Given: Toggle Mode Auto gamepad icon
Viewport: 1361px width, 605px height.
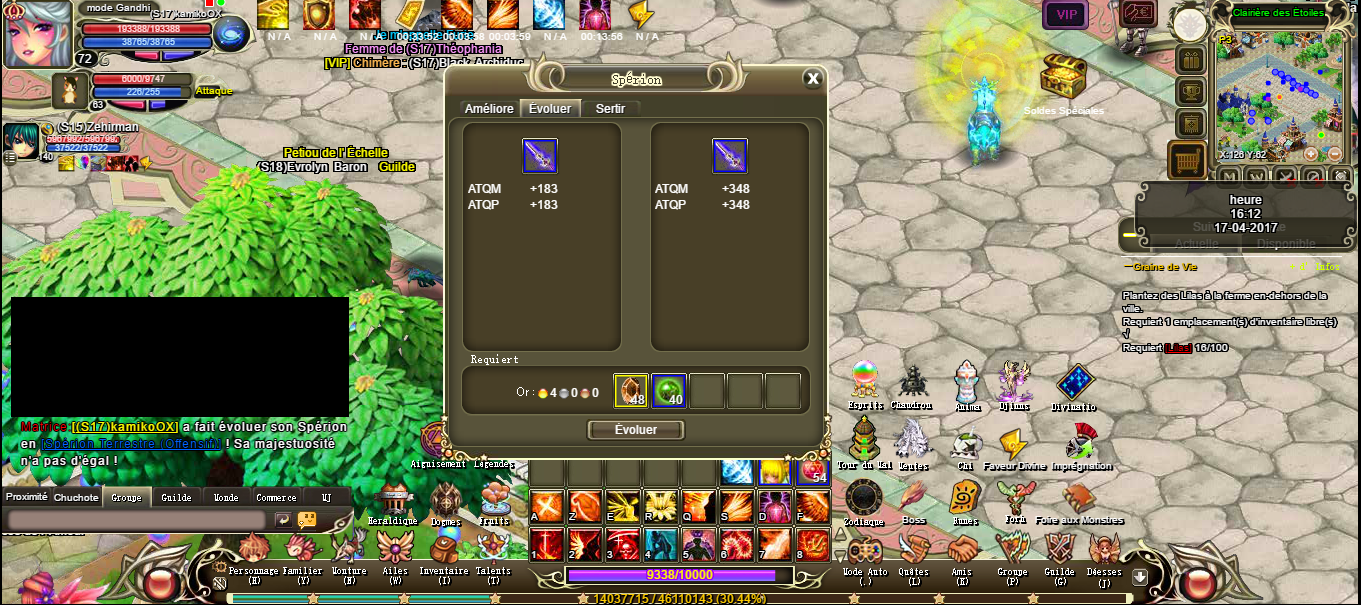Looking at the screenshot, I should (x=865, y=550).
